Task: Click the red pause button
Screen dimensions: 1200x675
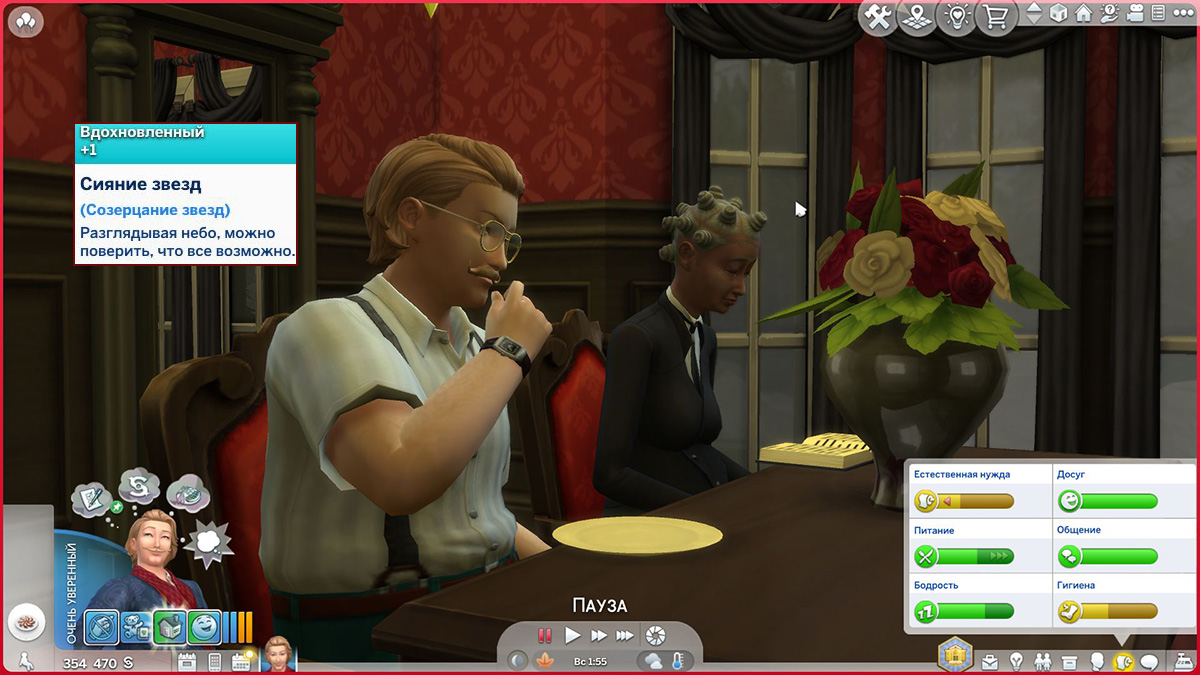Action: click(545, 635)
